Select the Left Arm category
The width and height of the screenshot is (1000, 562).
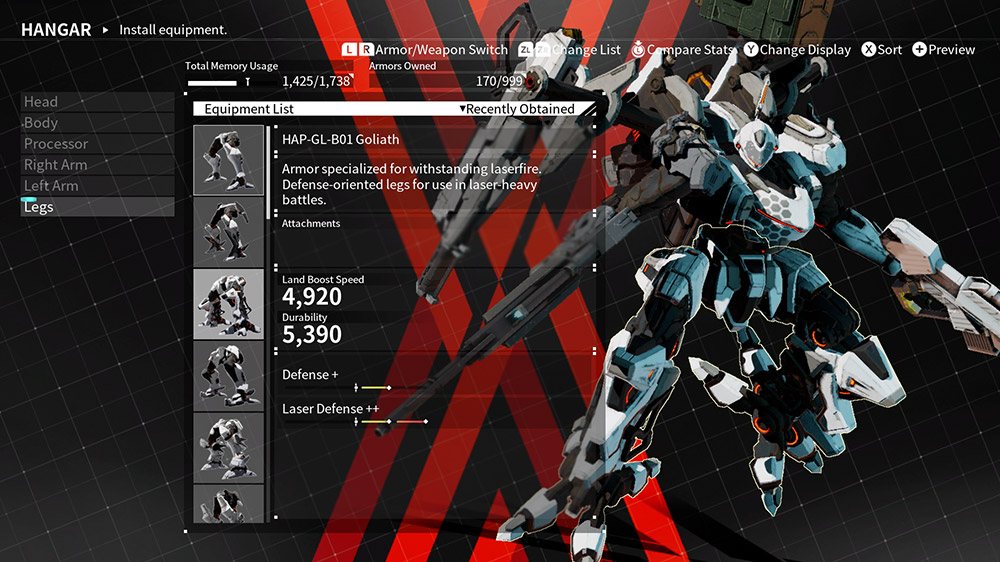(97, 186)
